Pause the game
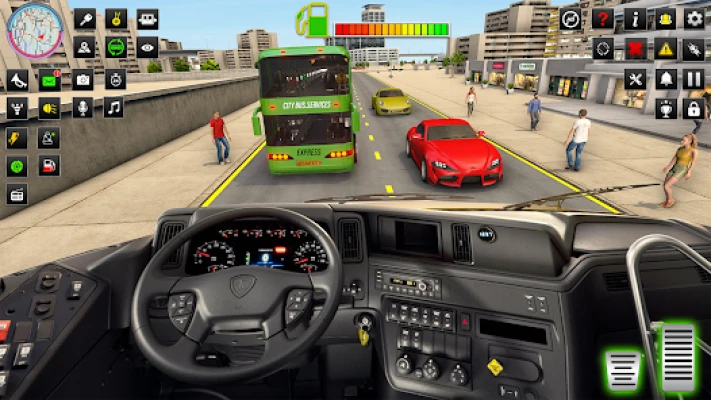Image resolution: width=711 pixels, height=400 pixels. [694, 78]
